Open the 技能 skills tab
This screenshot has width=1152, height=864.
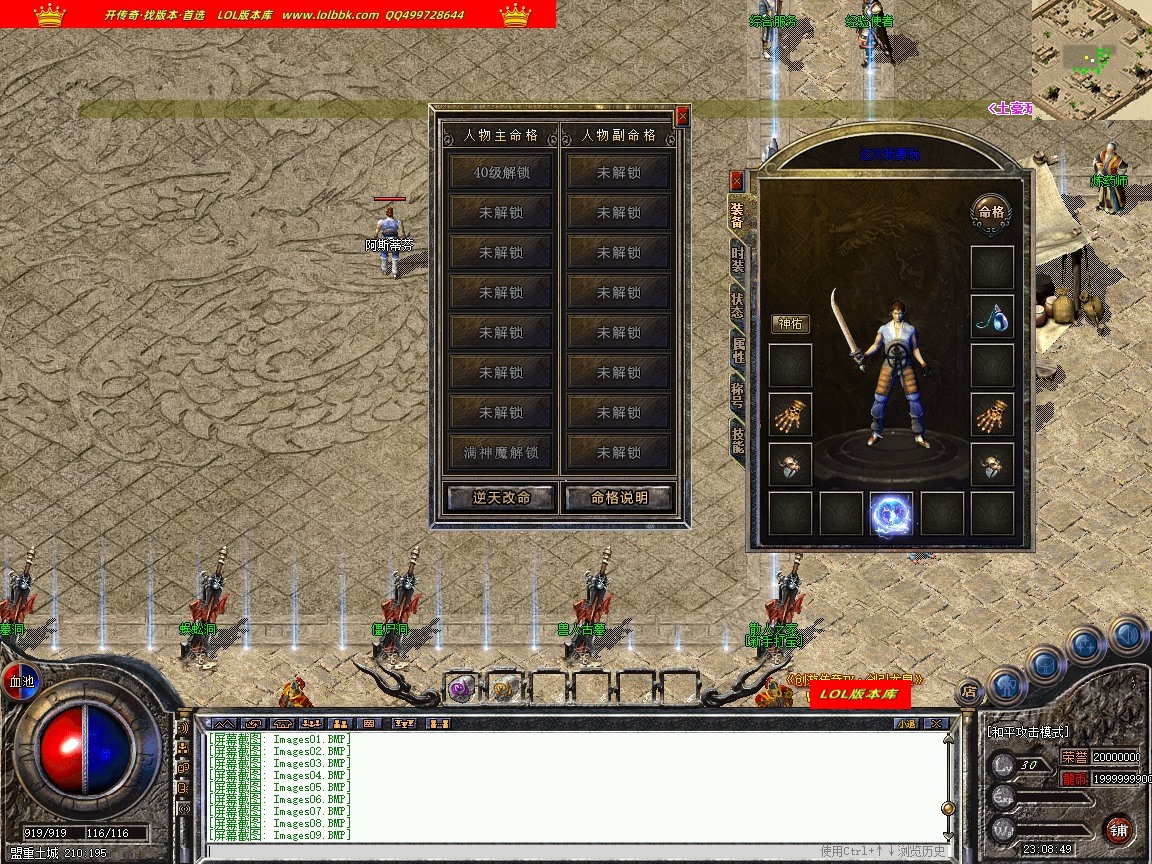[738, 438]
